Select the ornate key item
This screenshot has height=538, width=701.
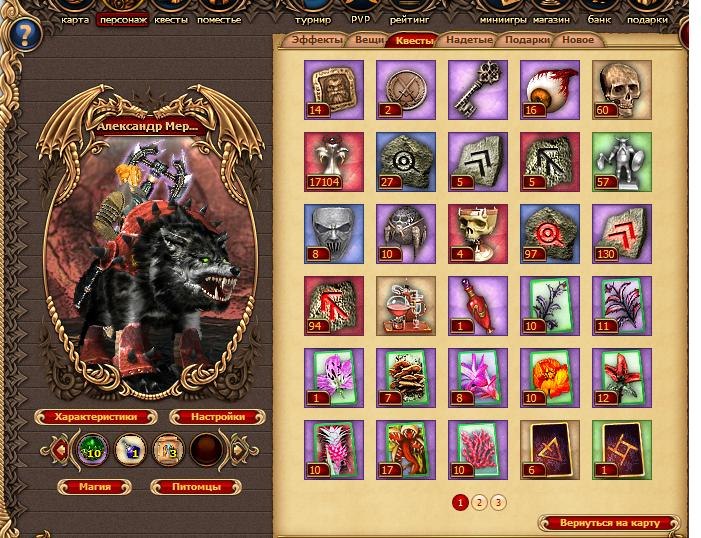[x=477, y=89]
